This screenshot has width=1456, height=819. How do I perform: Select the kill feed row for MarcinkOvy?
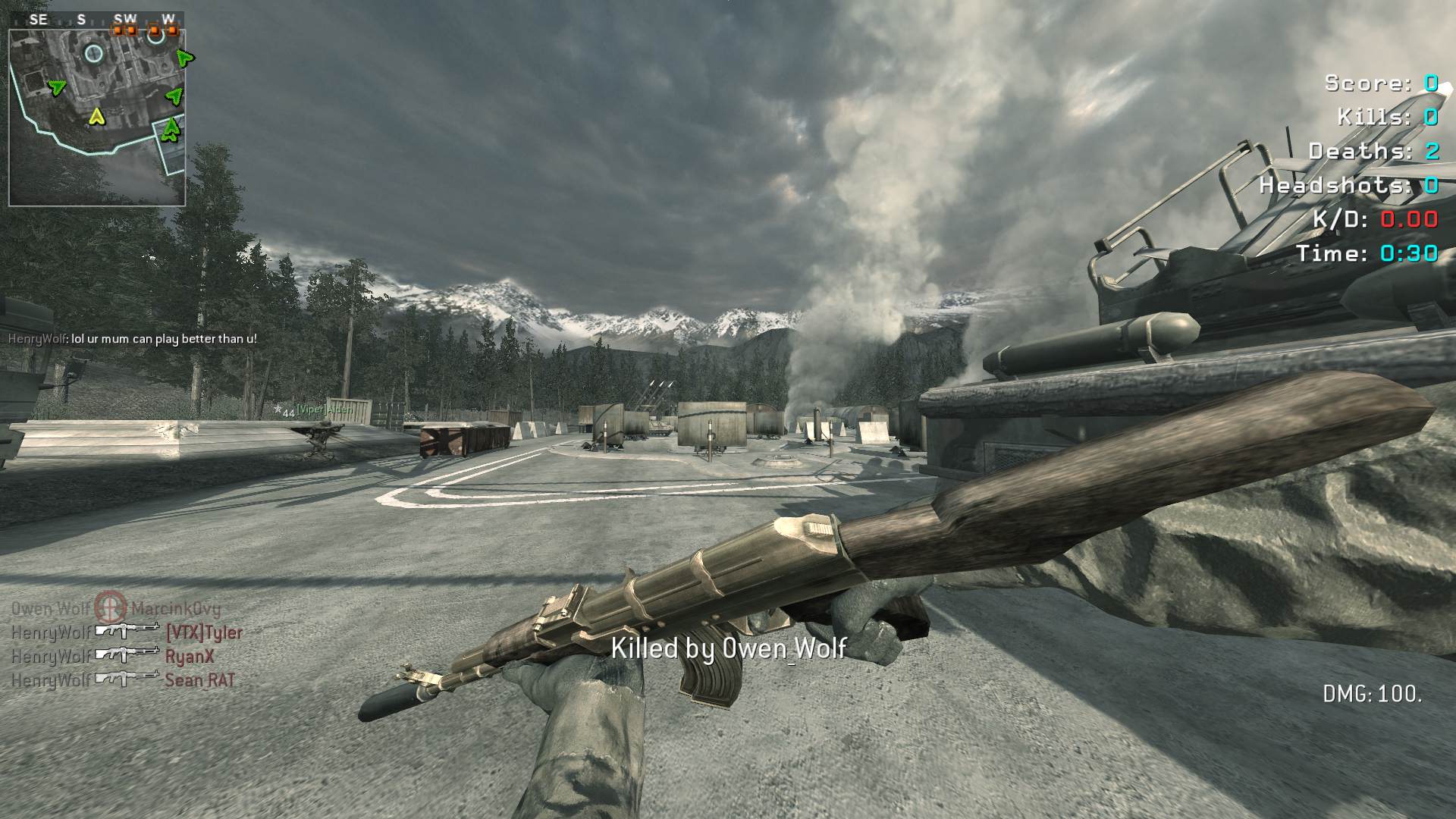[x=116, y=608]
